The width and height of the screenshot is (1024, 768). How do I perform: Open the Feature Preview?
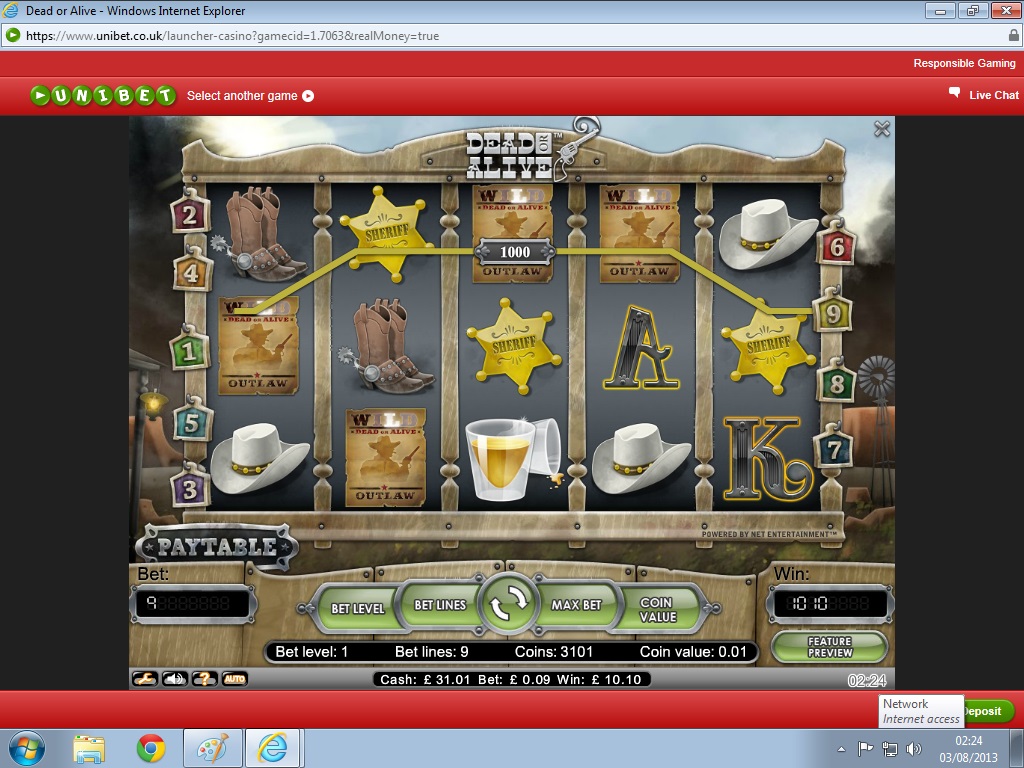[x=830, y=647]
